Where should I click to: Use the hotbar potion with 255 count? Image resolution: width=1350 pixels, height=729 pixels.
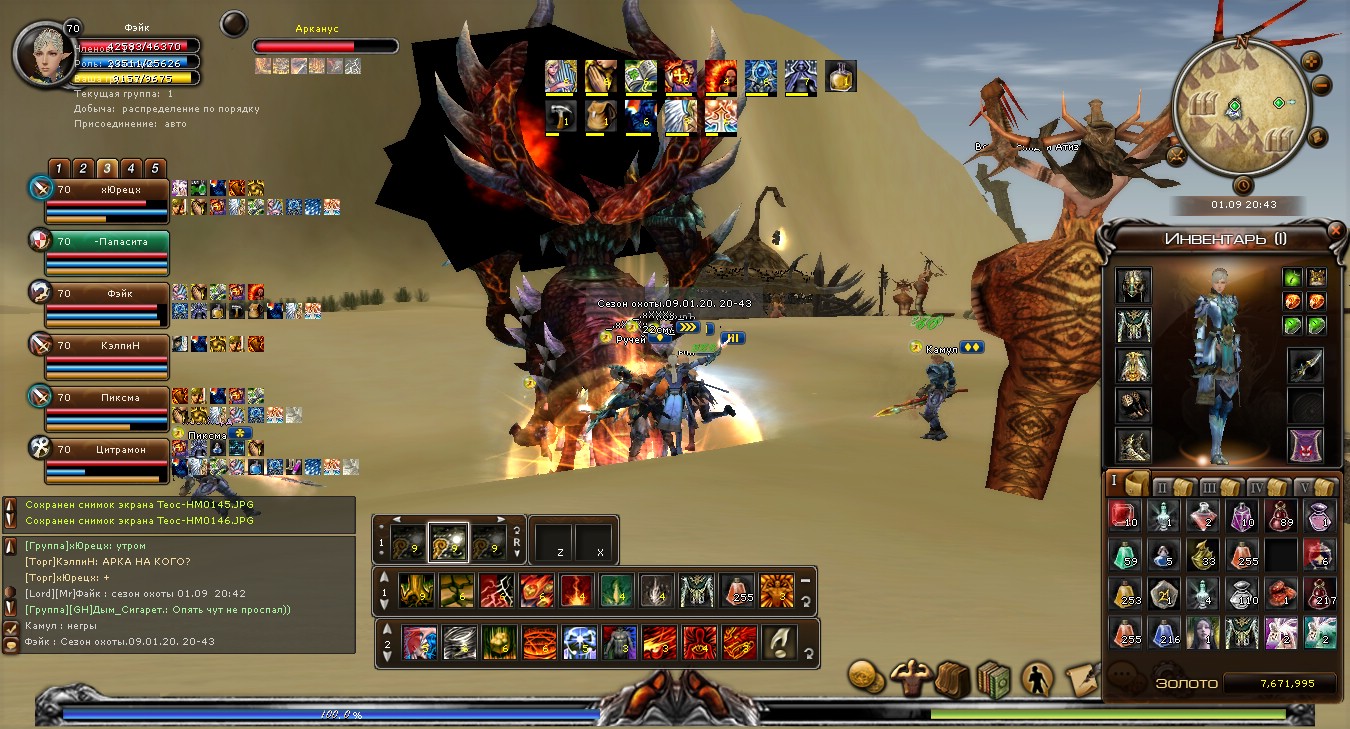pyautogui.click(x=737, y=591)
